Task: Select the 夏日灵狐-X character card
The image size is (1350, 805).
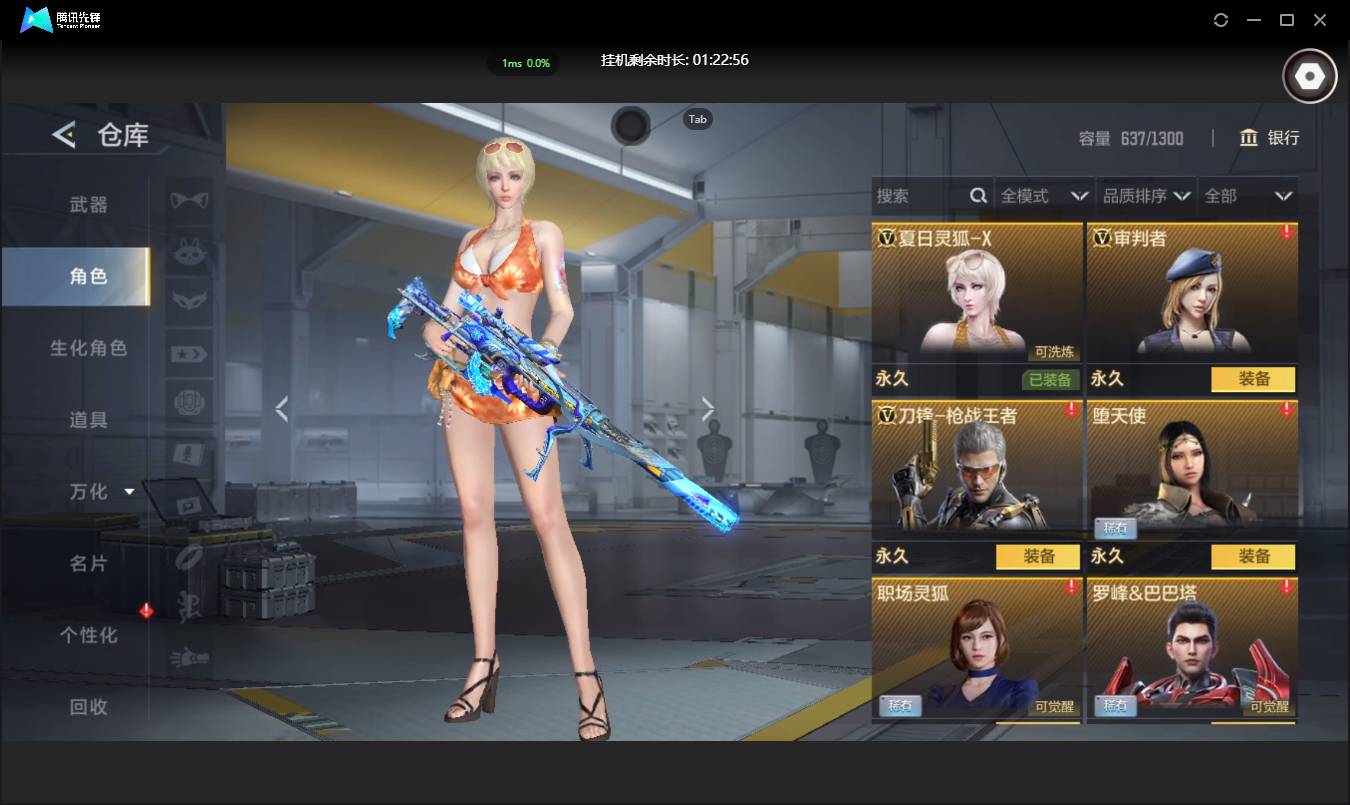Action: 977,292
